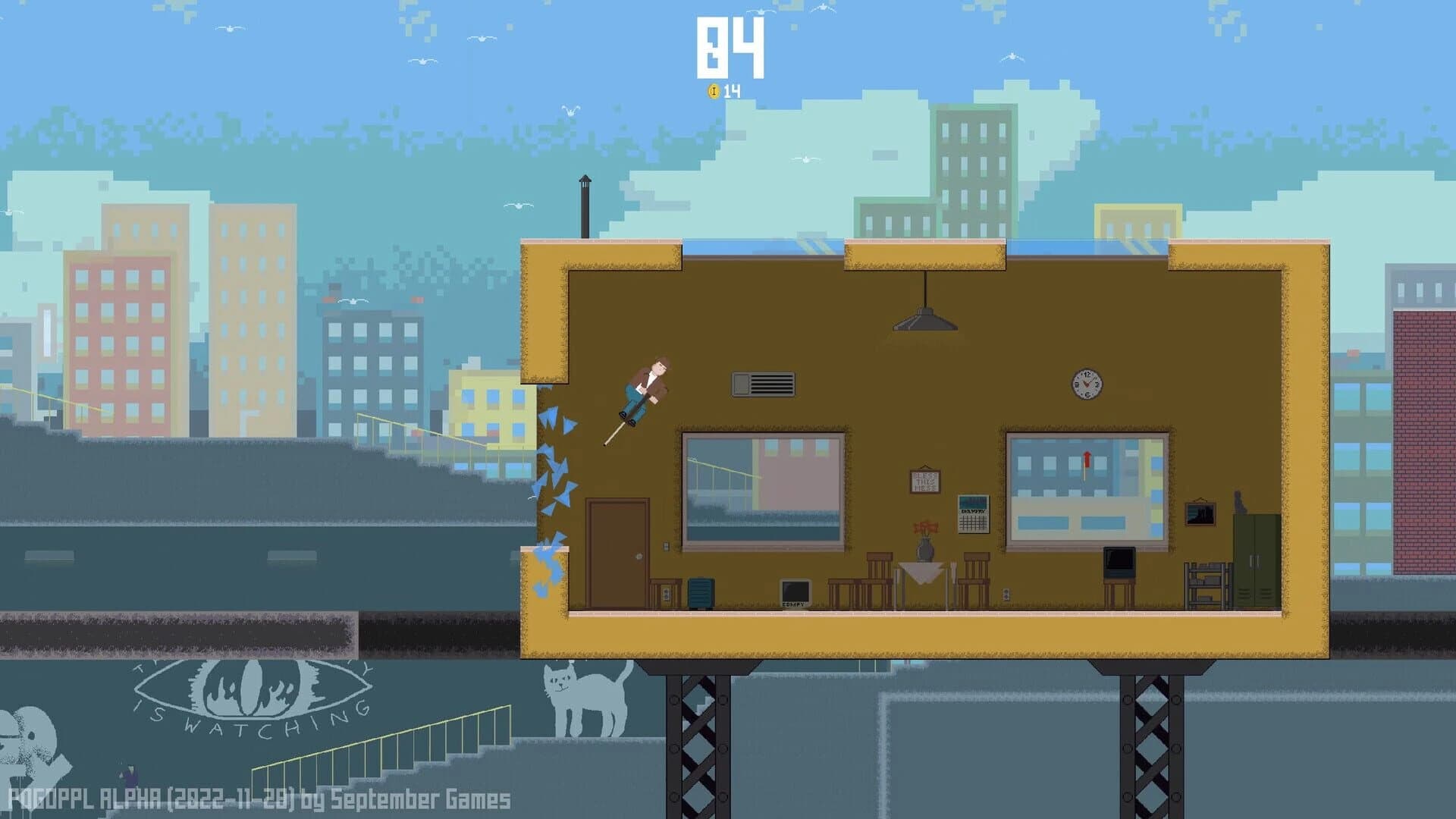Screen dimensions: 1456x819
Task: Click the BLESS THIS MESS sign
Action: (924, 482)
